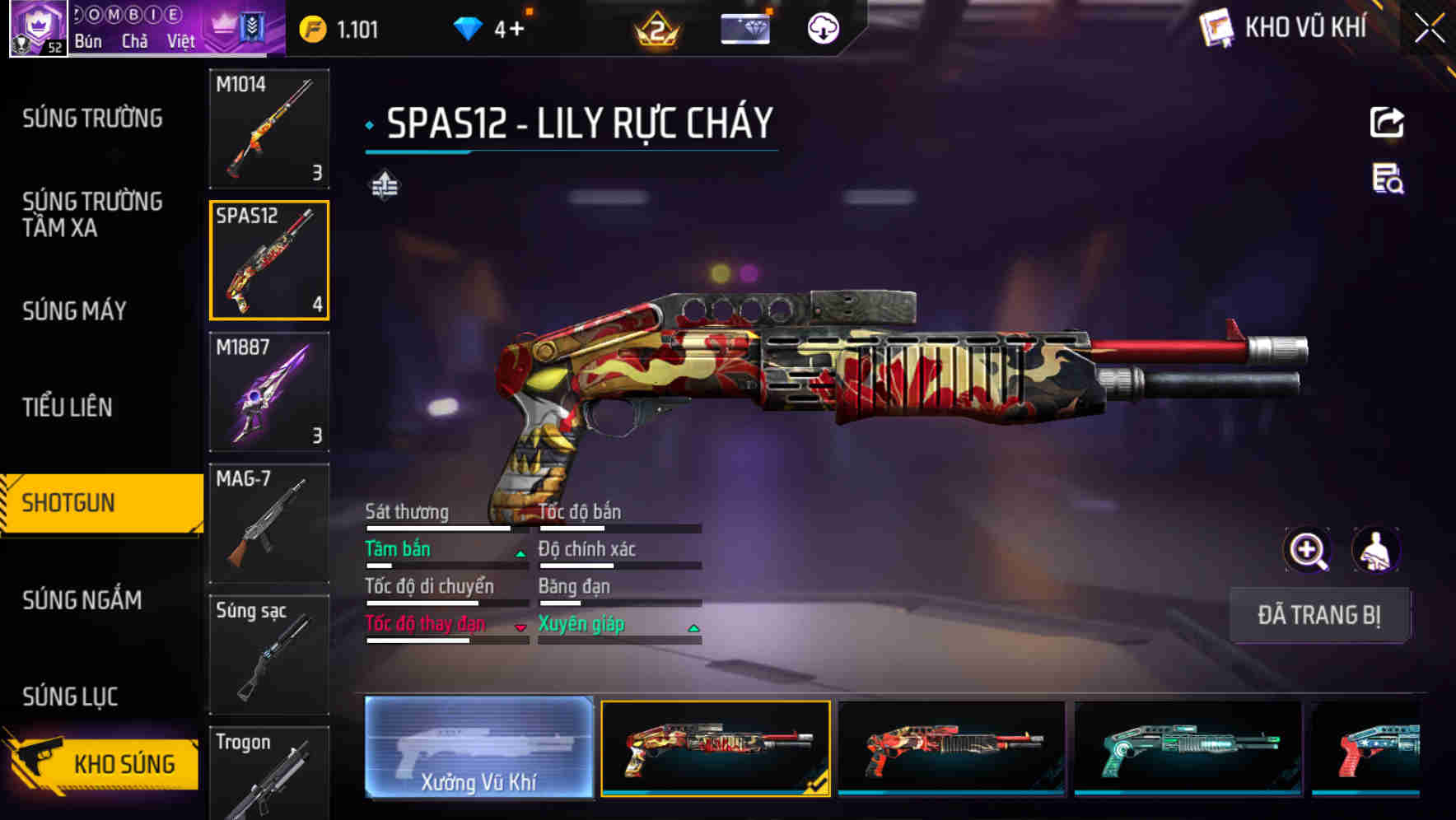Choose the SÚNG NGẮM category
The width and height of the screenshot is (1456, 820).
tap(82, 600)
